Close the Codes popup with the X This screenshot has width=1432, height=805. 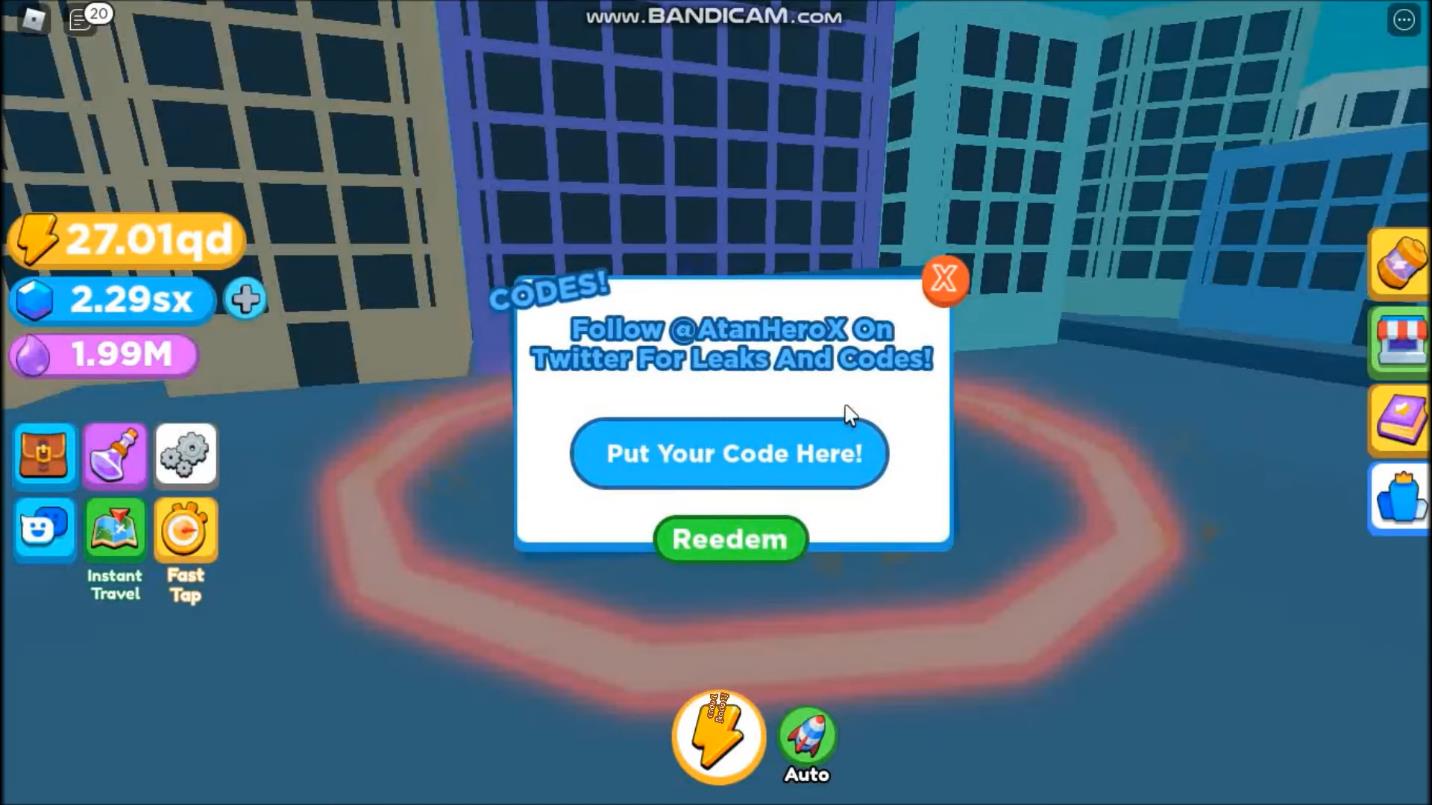942,280
